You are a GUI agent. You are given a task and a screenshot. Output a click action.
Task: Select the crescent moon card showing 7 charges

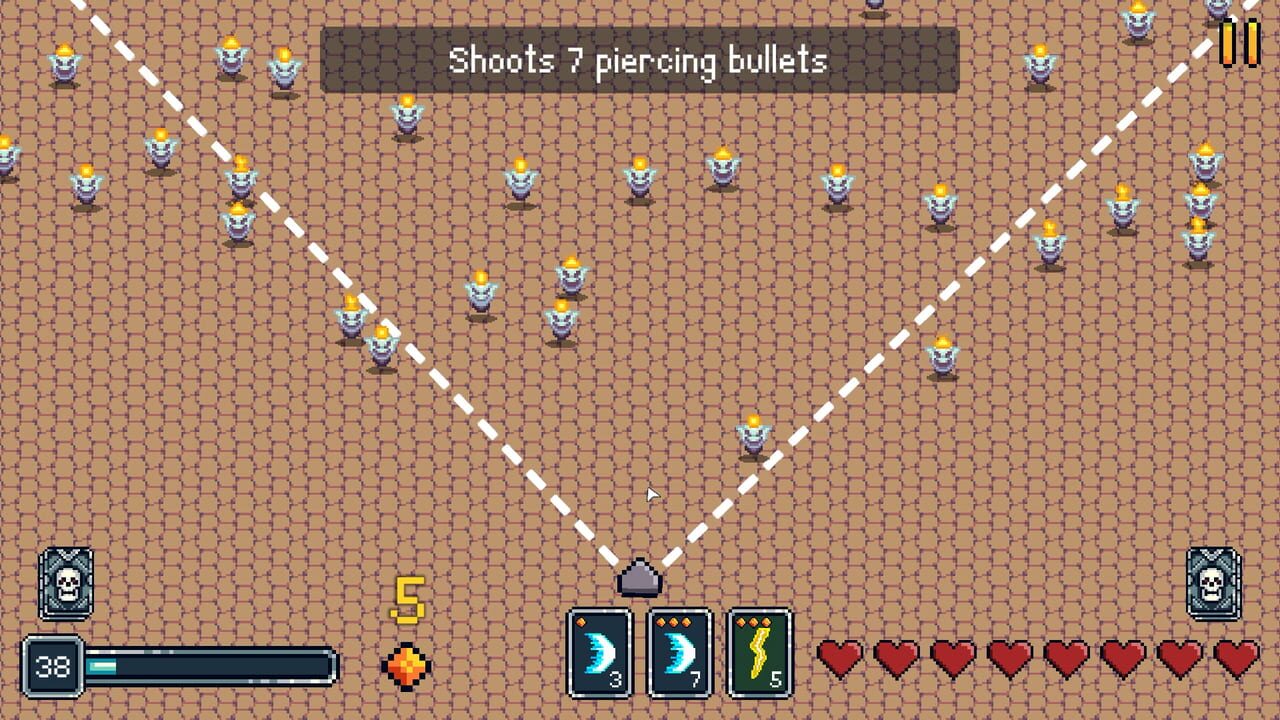679,650
